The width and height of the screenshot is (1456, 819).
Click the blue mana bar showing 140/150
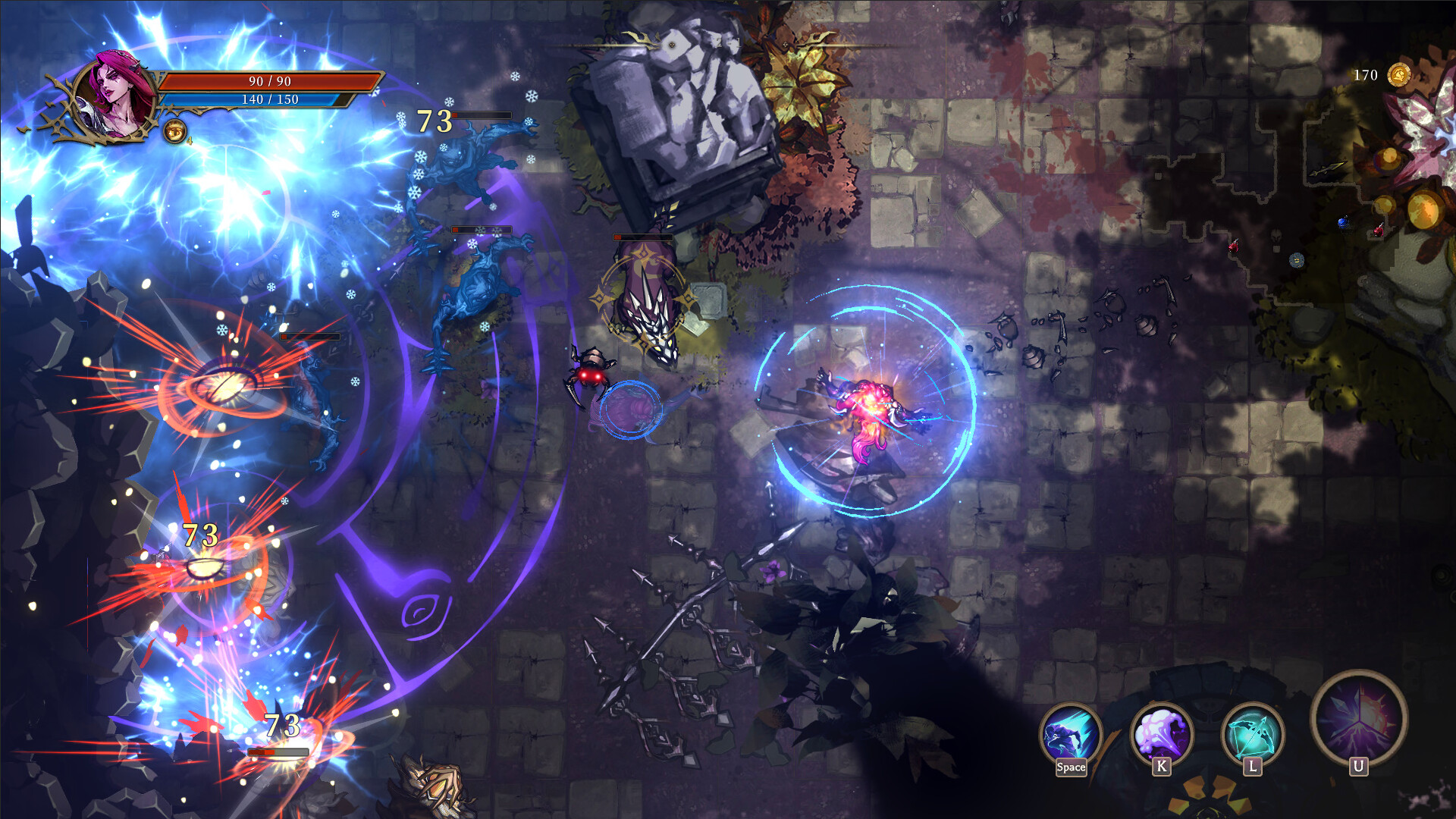[269, 99]
